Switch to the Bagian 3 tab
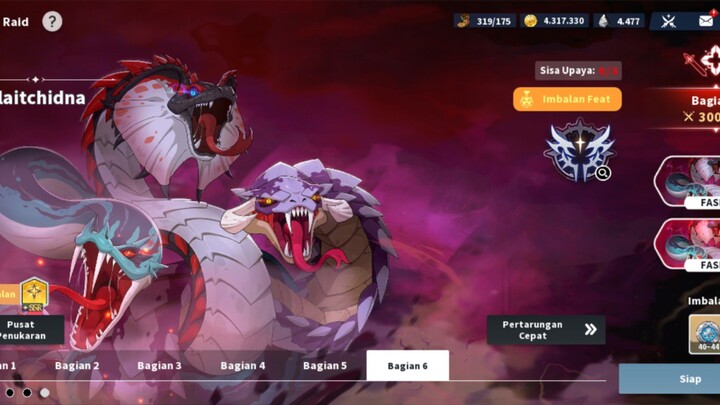Image resolution: width=720 pixels, height=405 pixels. (159, 366)
